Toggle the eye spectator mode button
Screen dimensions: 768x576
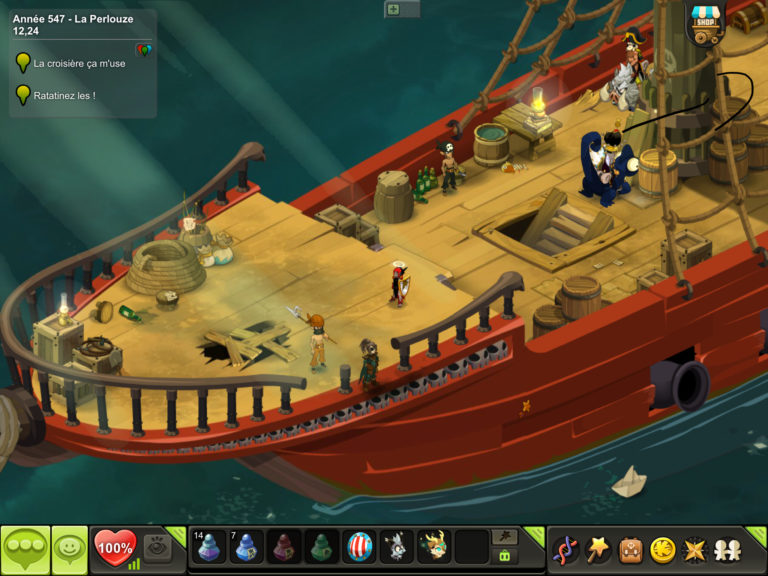coord(156,547)
